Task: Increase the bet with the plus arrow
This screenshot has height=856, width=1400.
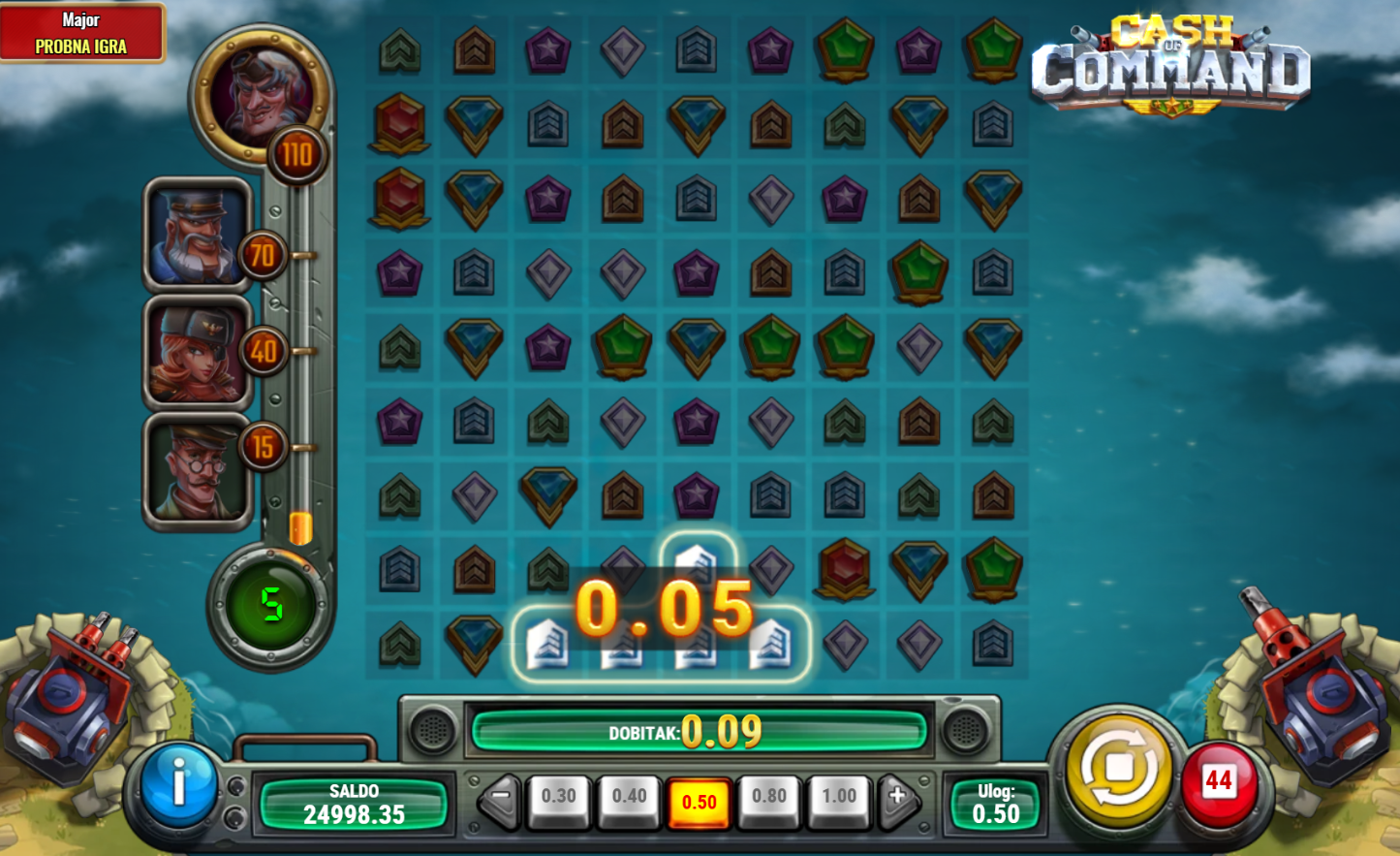Action: coord(898,798)
